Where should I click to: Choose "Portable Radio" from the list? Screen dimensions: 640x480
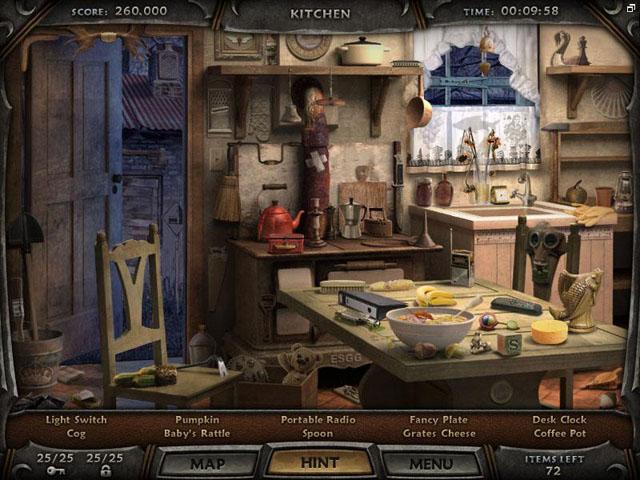coord(317,420)
